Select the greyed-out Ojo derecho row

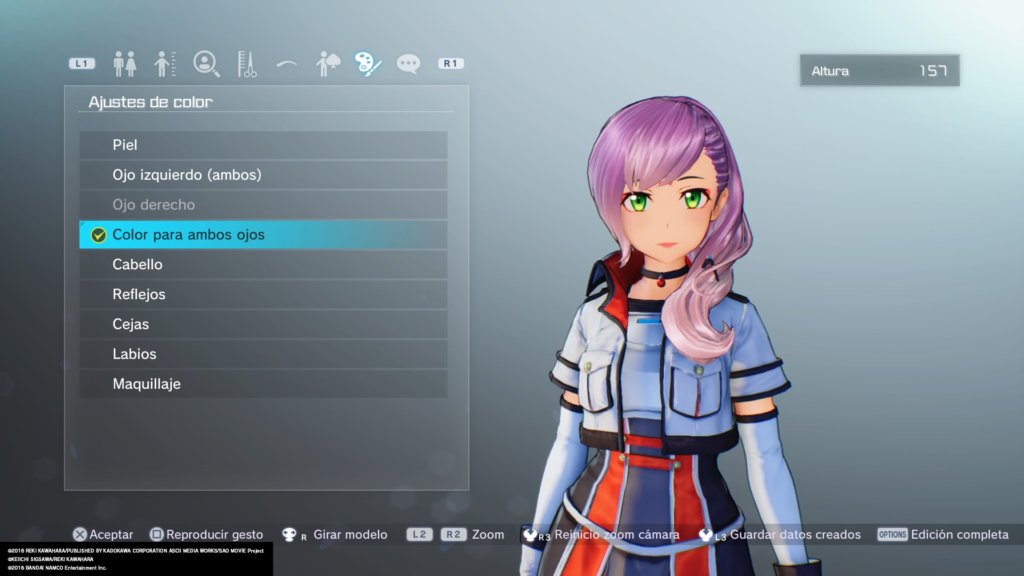click(263, 205)
